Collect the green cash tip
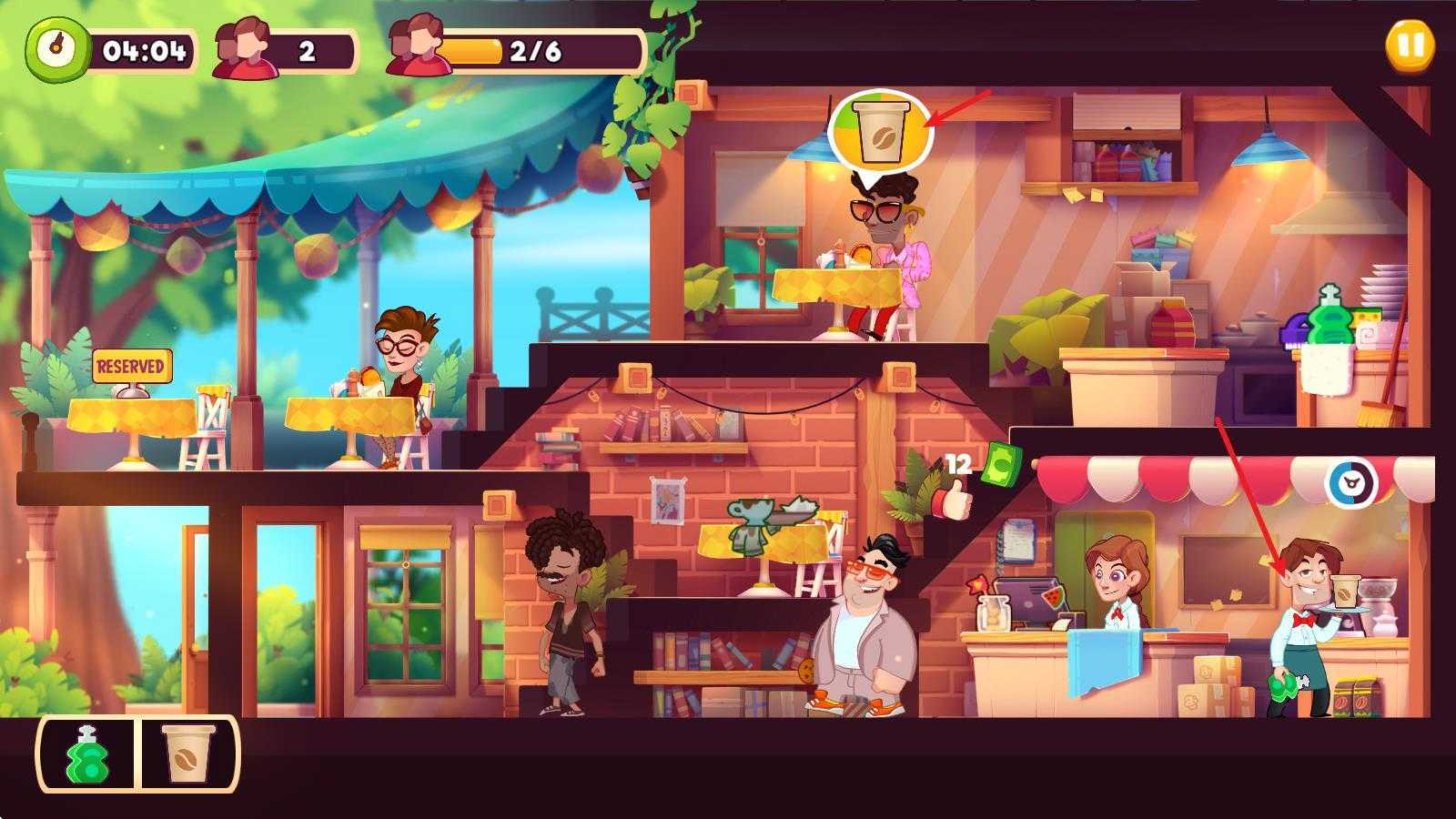The image size is (1456, 819). pos(1002,463)
